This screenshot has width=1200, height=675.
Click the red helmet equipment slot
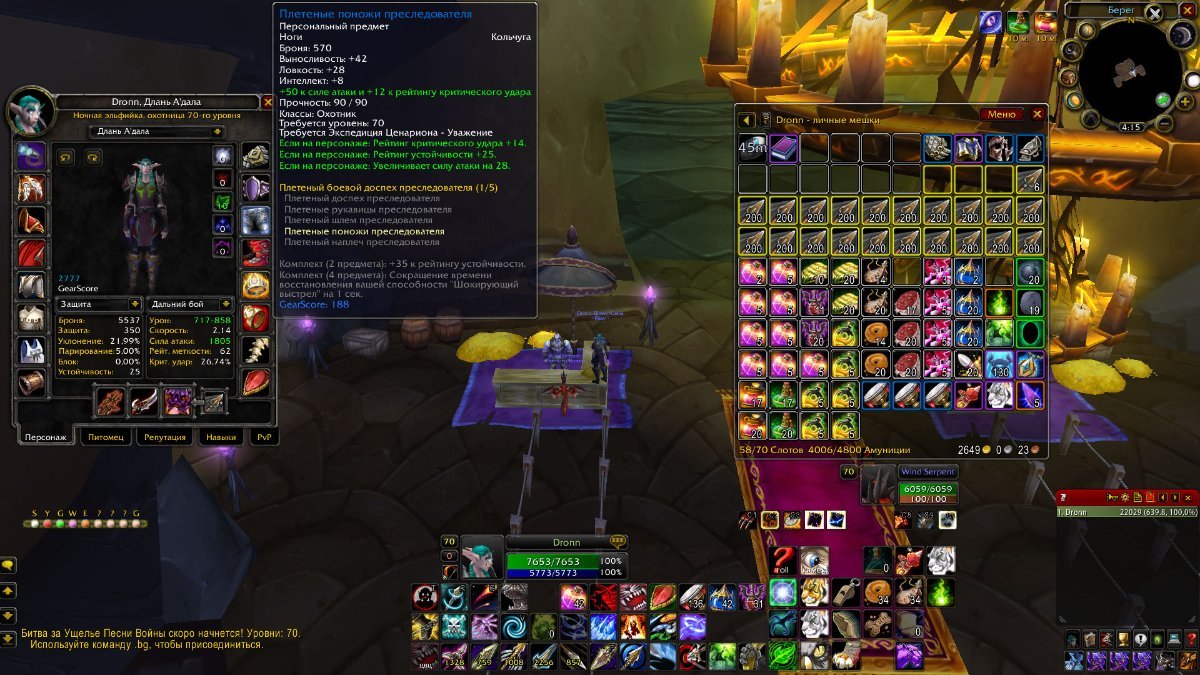pos(32,222)
